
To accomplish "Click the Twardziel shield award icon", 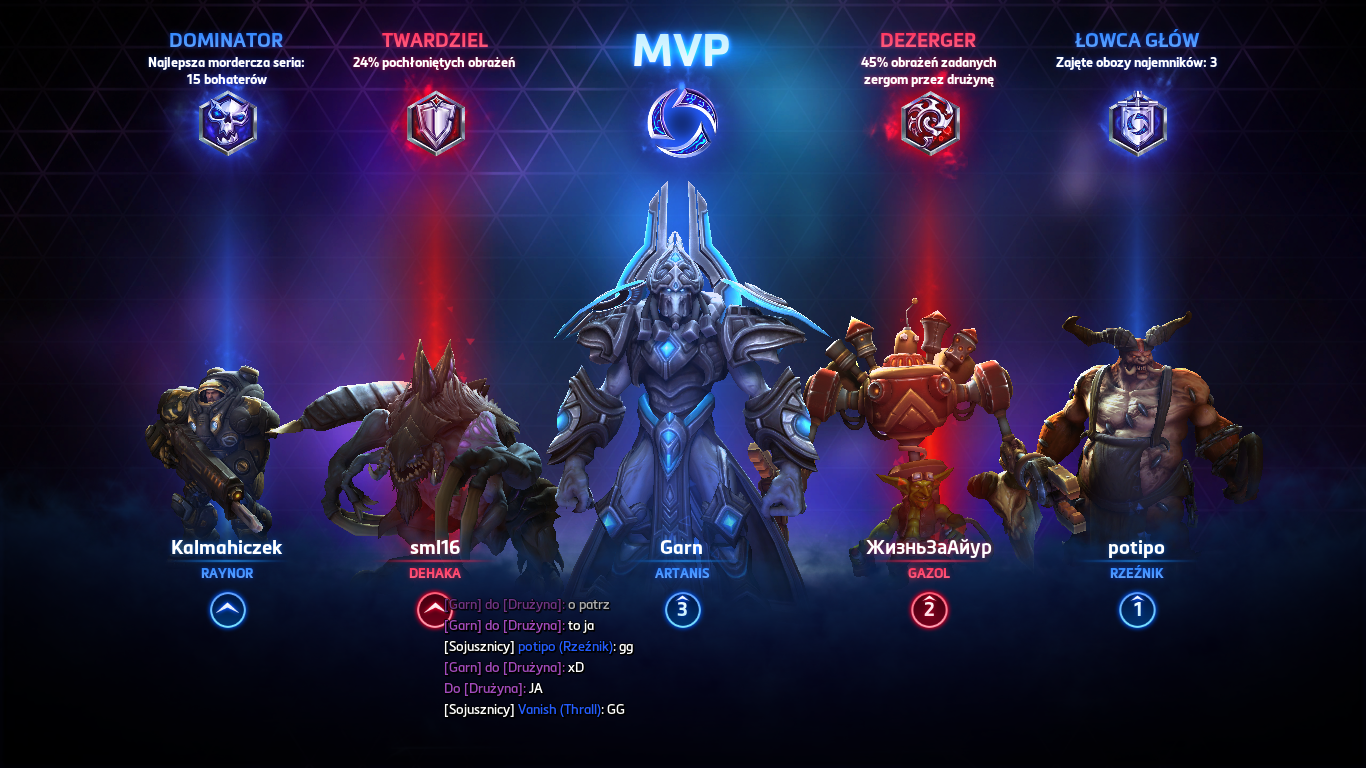I will click(434, 121).
